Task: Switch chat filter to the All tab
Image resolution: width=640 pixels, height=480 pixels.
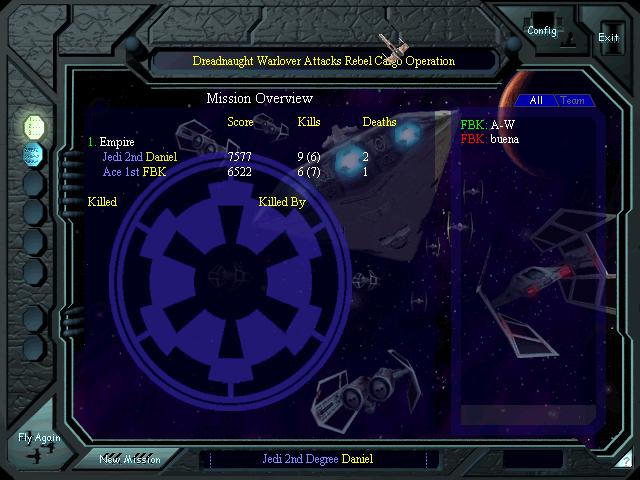Action: point(536,101)
